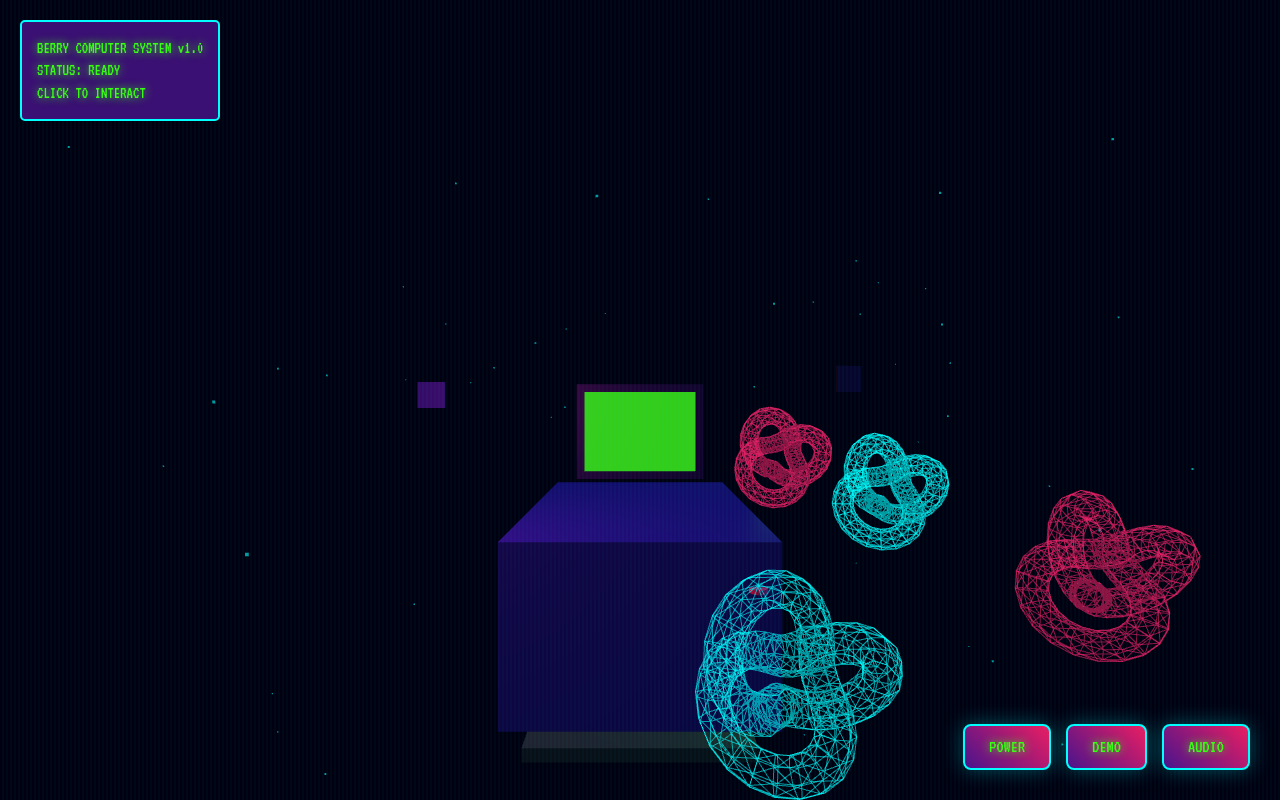Open the BERRY COMPUTER SYSTEM status panel
Image resolution: width=1280 pixels, height=800 pixels.
point(119,70)
